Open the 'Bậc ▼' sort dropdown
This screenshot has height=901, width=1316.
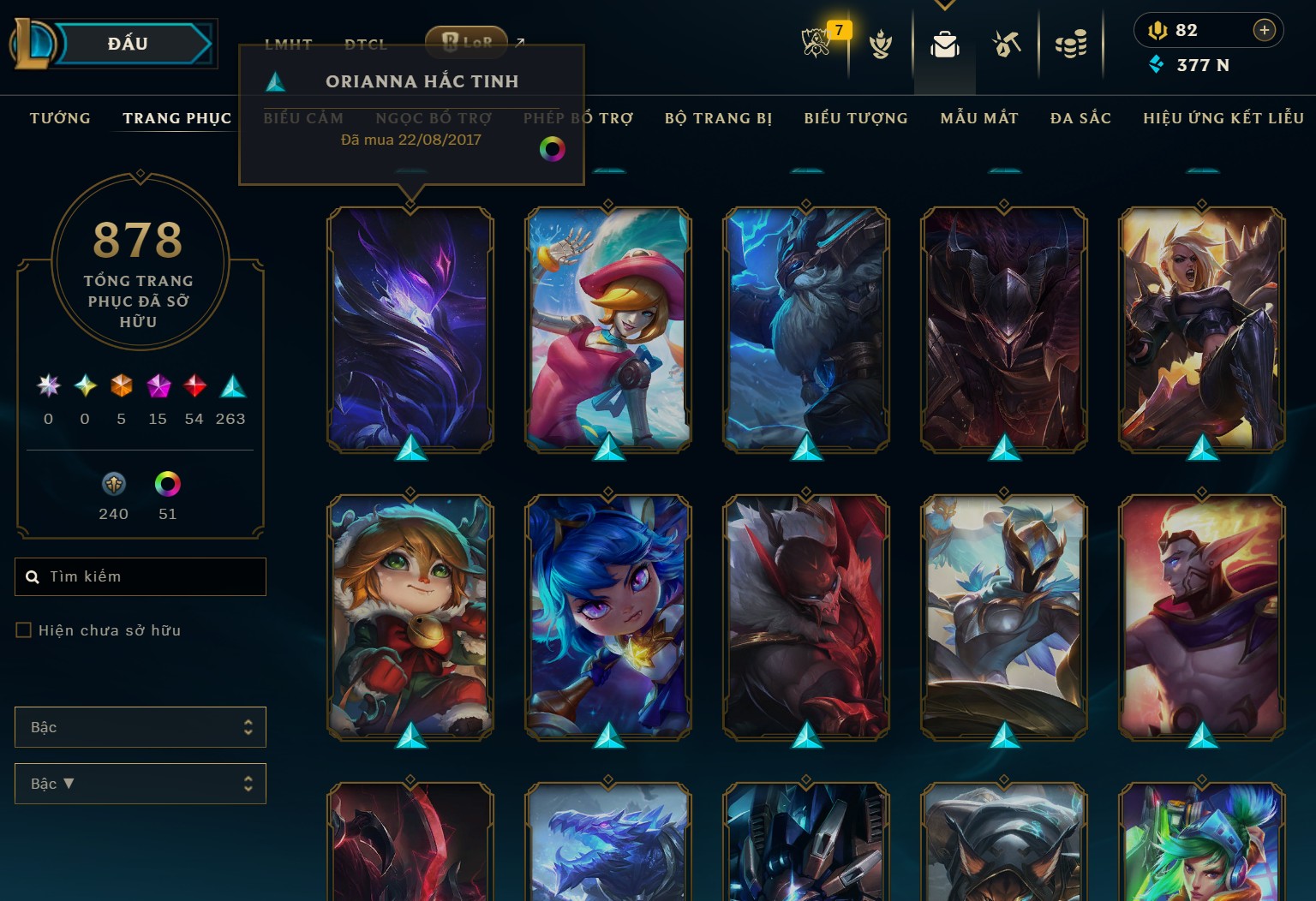(140, 783)
